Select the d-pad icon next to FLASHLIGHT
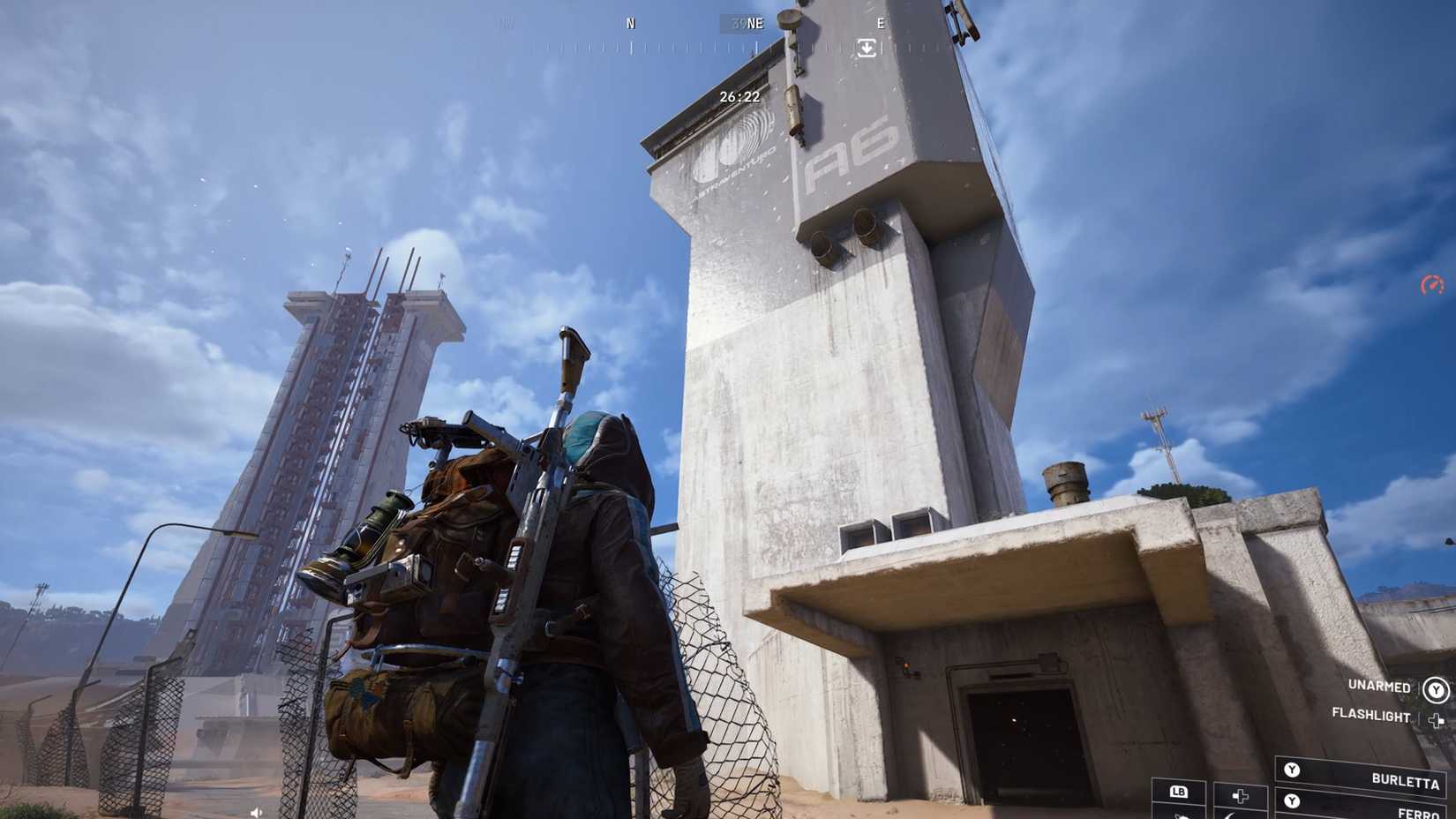The height and width of the screenshot is (819, 1456). click(1437, 720)
